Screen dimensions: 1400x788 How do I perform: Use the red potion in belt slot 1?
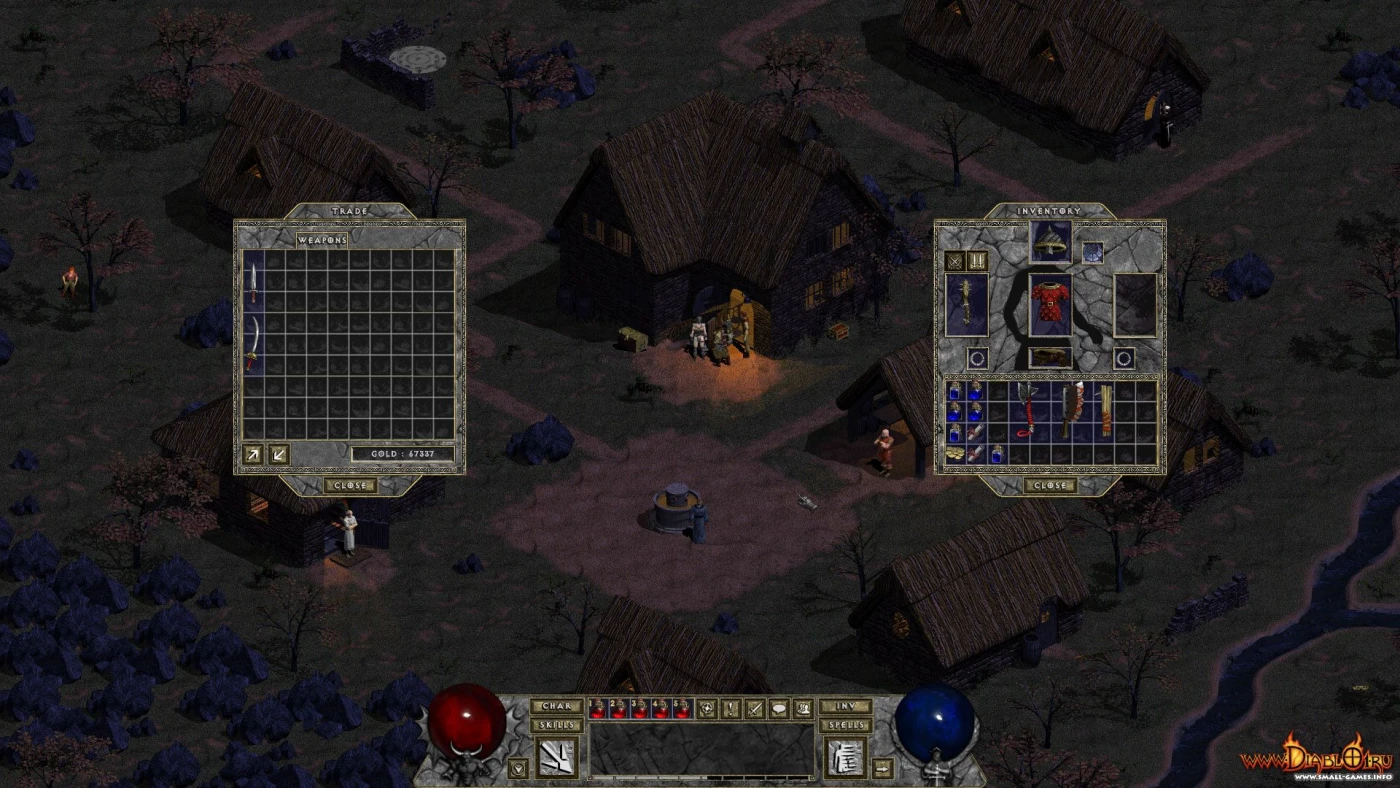pos(598,708)
